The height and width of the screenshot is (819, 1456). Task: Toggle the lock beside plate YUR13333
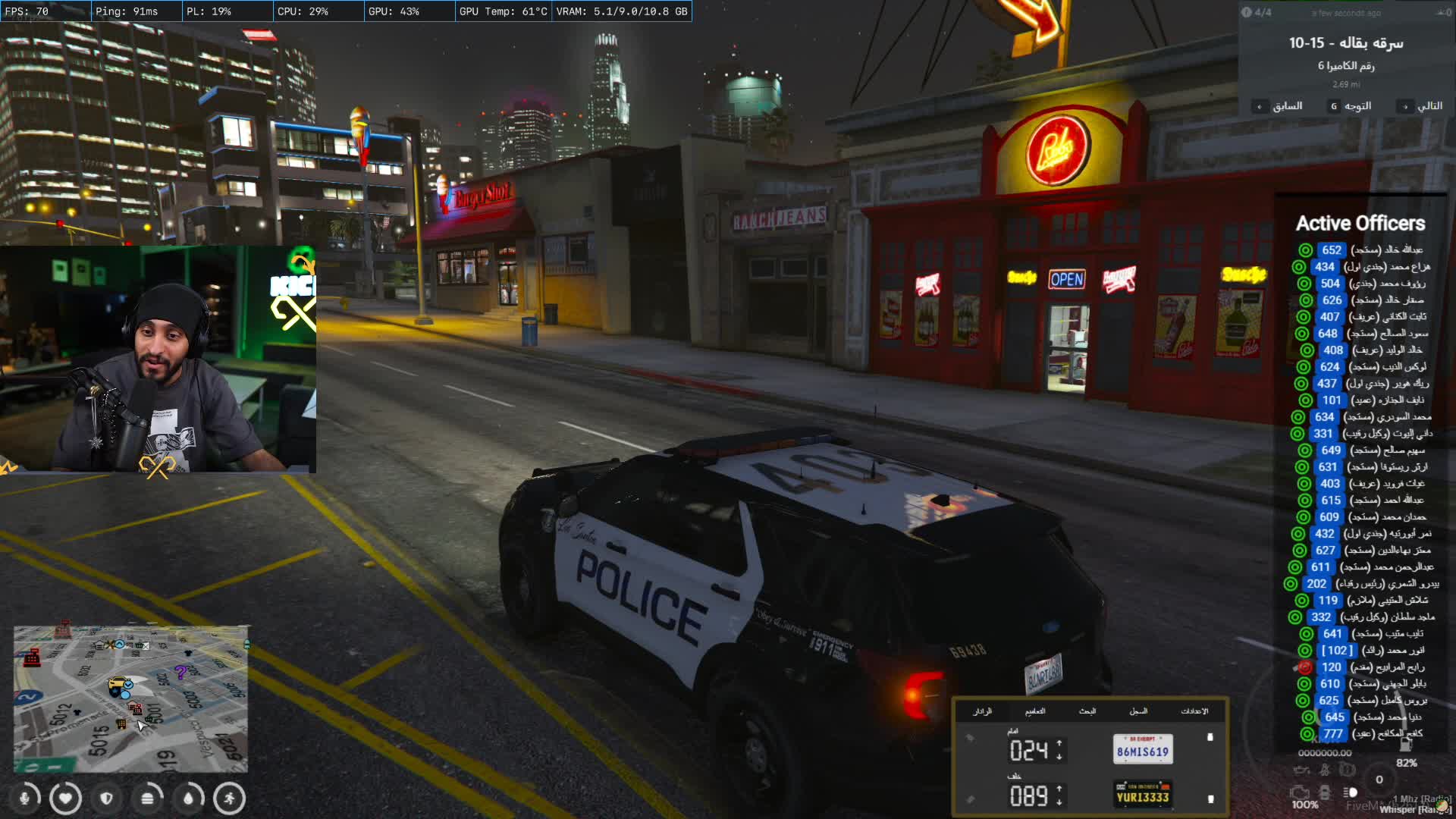tap(1210, 799)
